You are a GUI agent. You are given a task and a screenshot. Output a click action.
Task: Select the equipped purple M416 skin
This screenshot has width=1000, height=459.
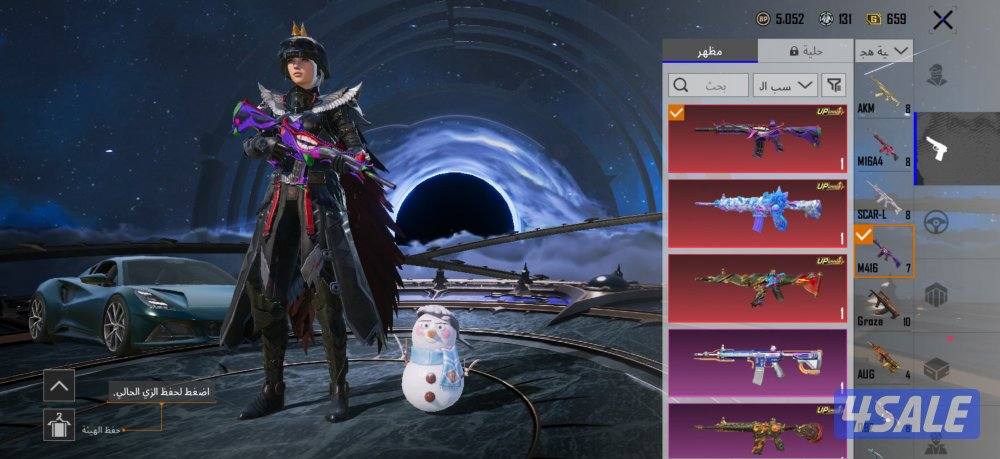pyautogui.click(x=757, y=138)
